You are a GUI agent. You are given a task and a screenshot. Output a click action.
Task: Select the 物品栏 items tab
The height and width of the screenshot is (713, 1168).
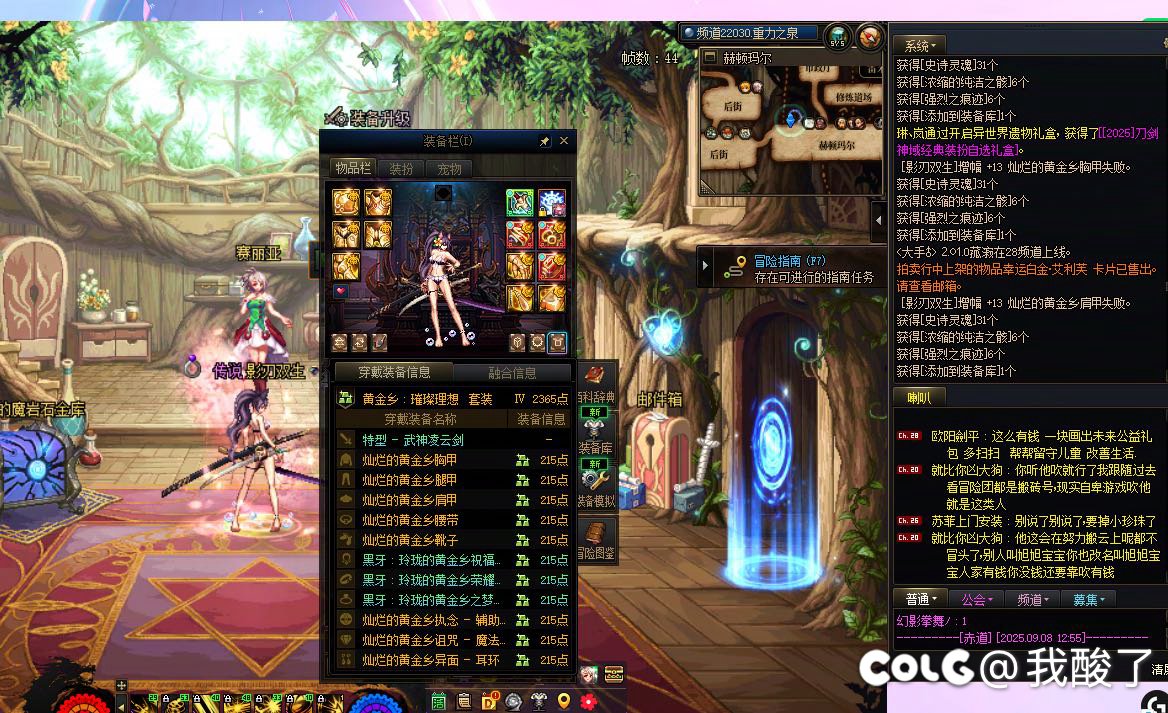pos(353,169)
